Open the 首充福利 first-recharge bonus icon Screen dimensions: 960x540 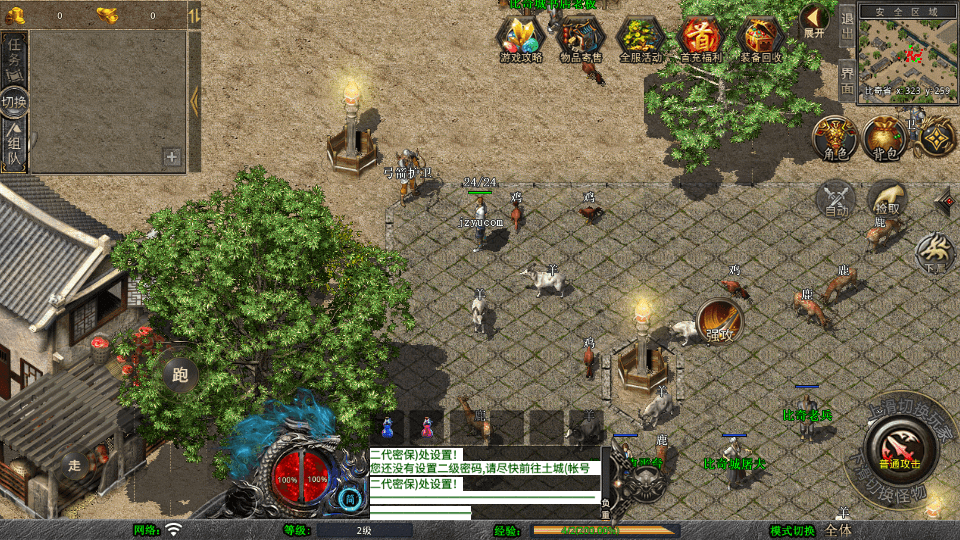(701, 40)
